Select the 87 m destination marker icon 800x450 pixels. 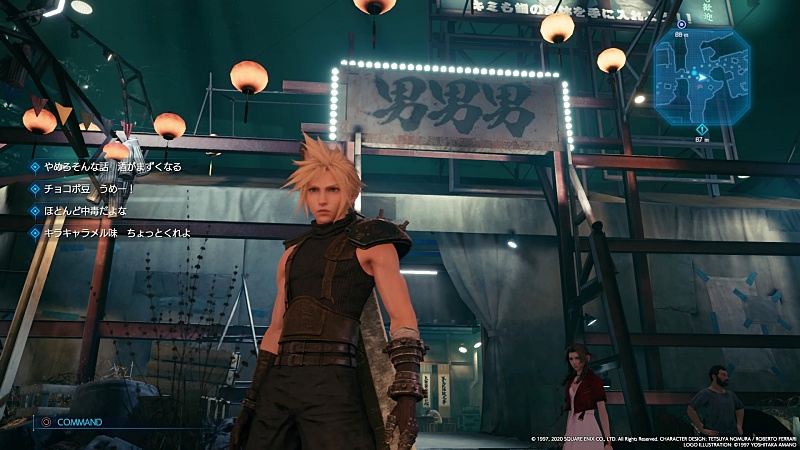pyautogui.click(x=702, y=129)
